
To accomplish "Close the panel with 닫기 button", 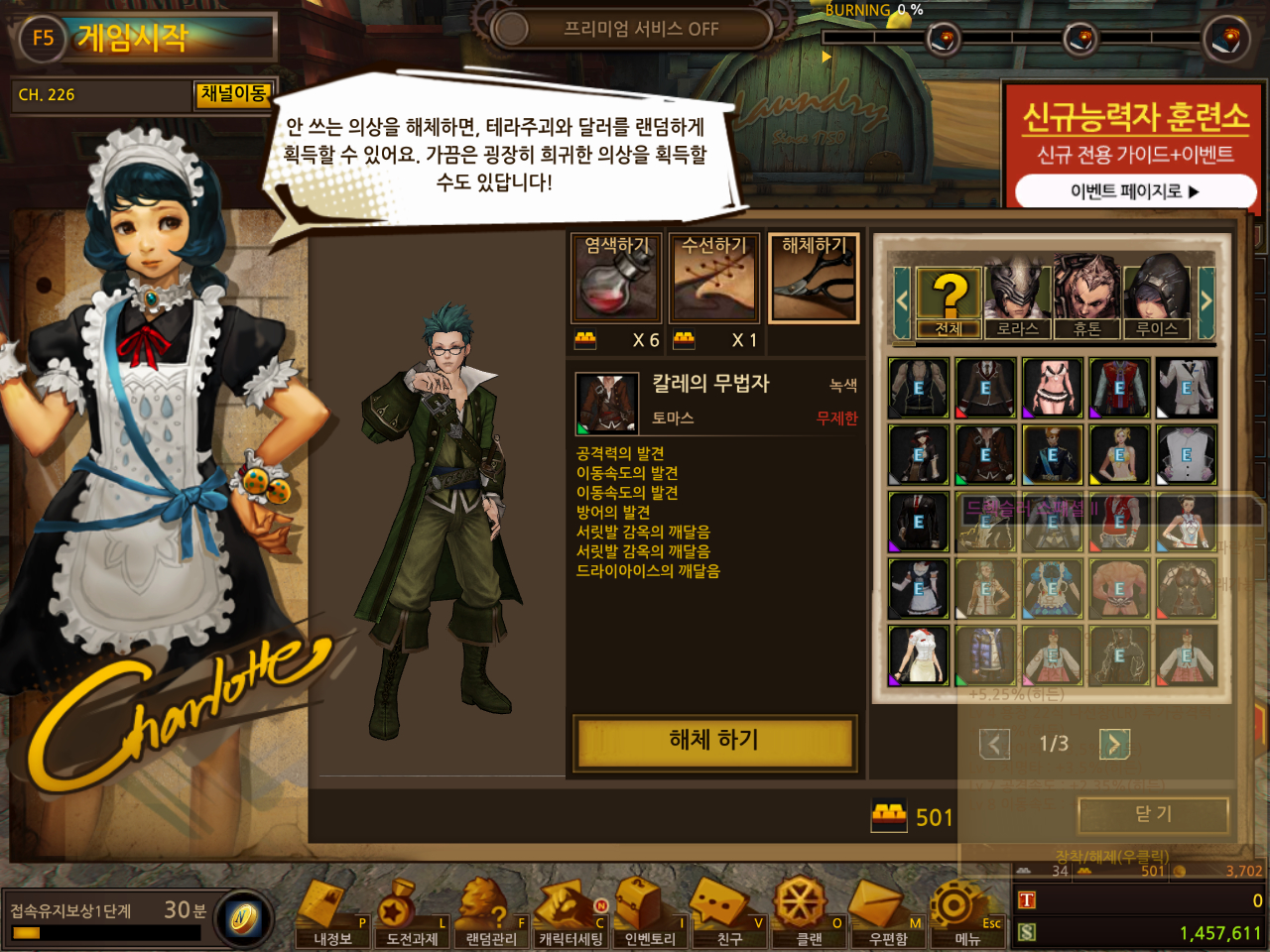I will tap(1153, 814).
